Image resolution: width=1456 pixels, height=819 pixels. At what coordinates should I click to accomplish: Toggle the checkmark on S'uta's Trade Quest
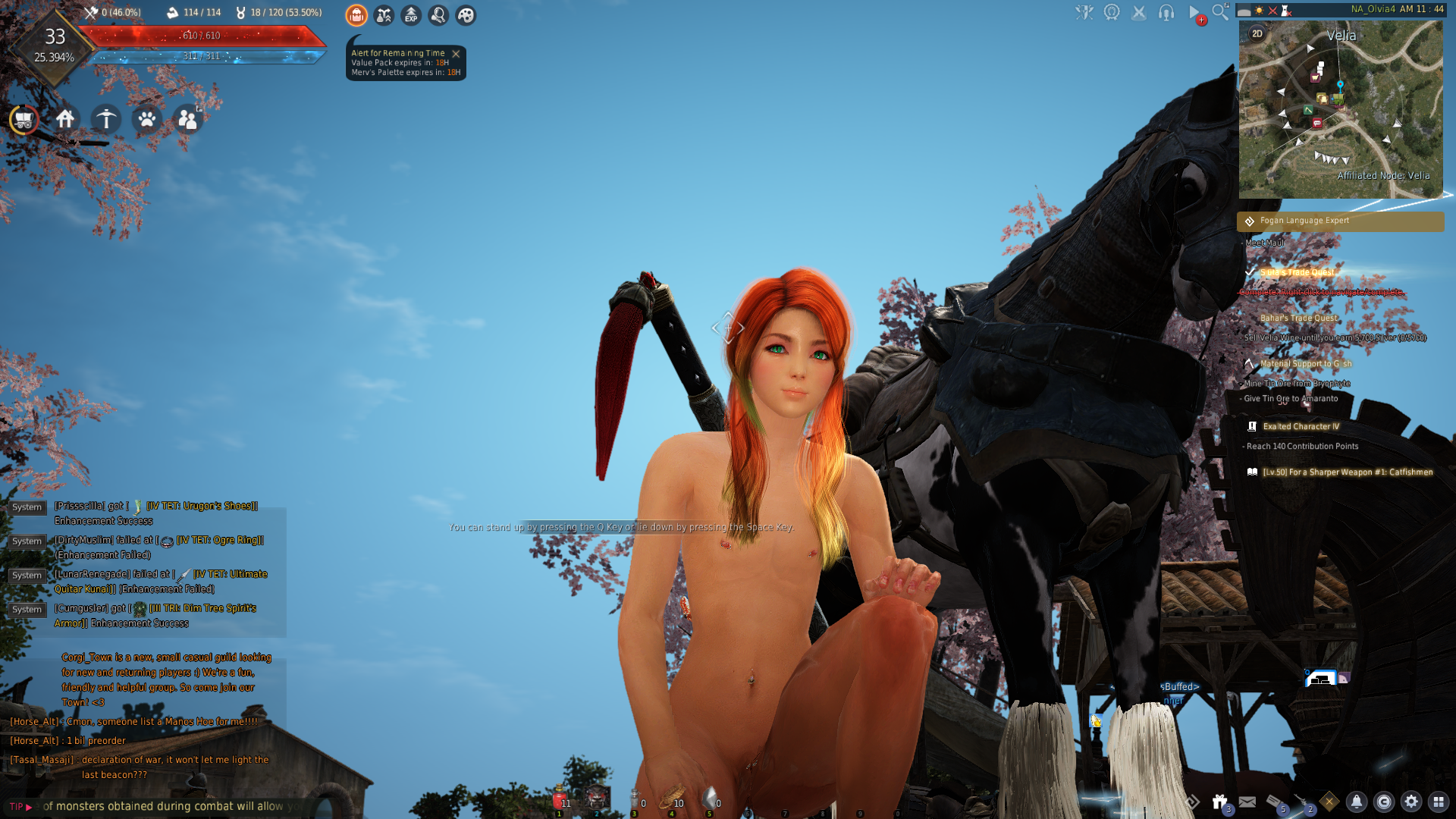pyautogui.click(x=1251, y=271)
